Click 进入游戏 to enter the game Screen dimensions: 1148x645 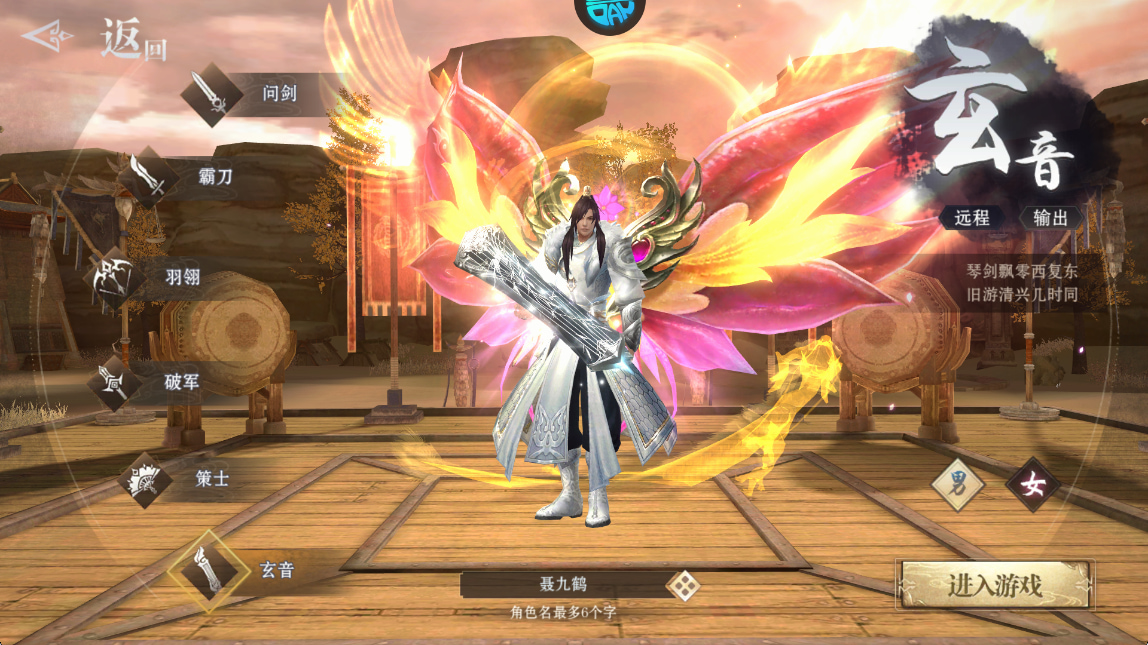995,585
